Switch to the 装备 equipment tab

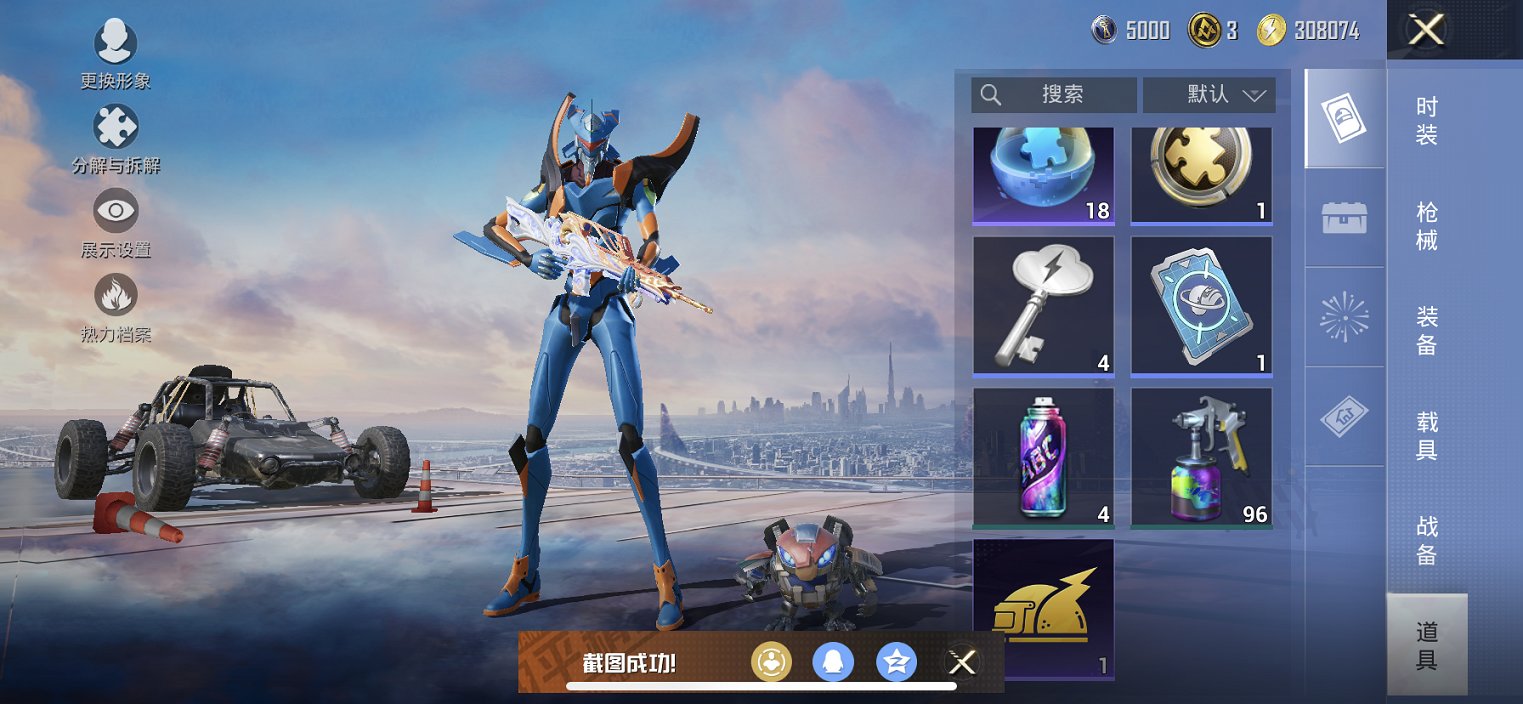1427,331
